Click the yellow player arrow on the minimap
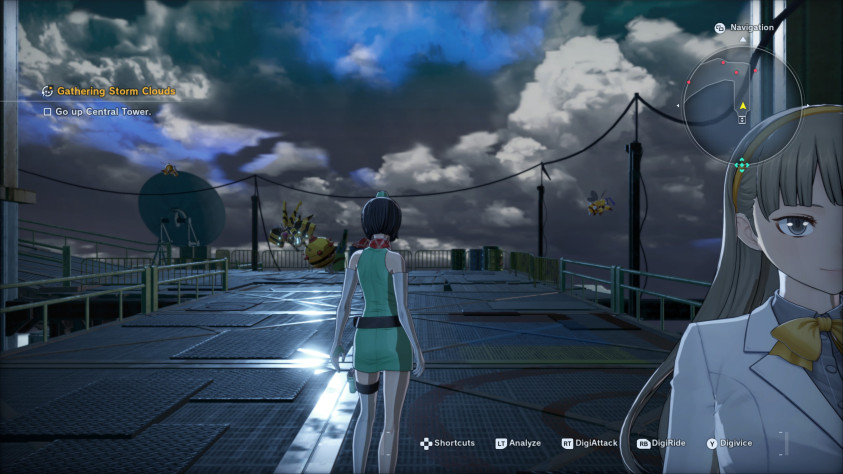Image resolution: width=843 pixels, height=474 pixels. click(x=743, y=106)
